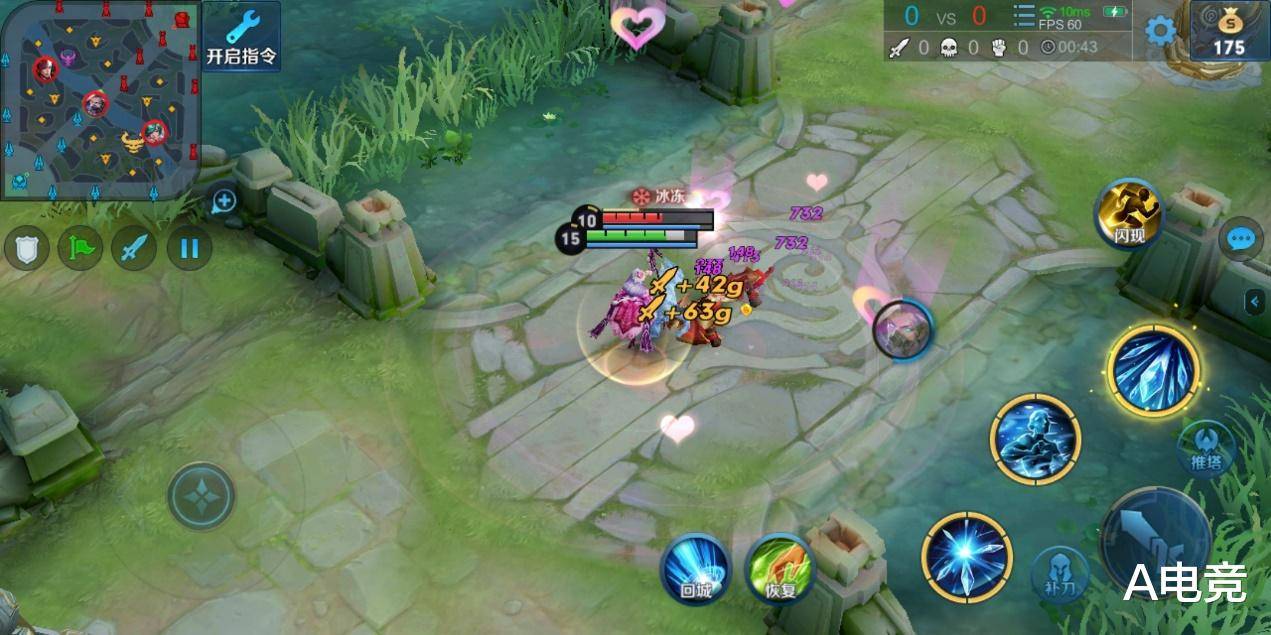Open settings with the gear icon

click(1160, 31)
